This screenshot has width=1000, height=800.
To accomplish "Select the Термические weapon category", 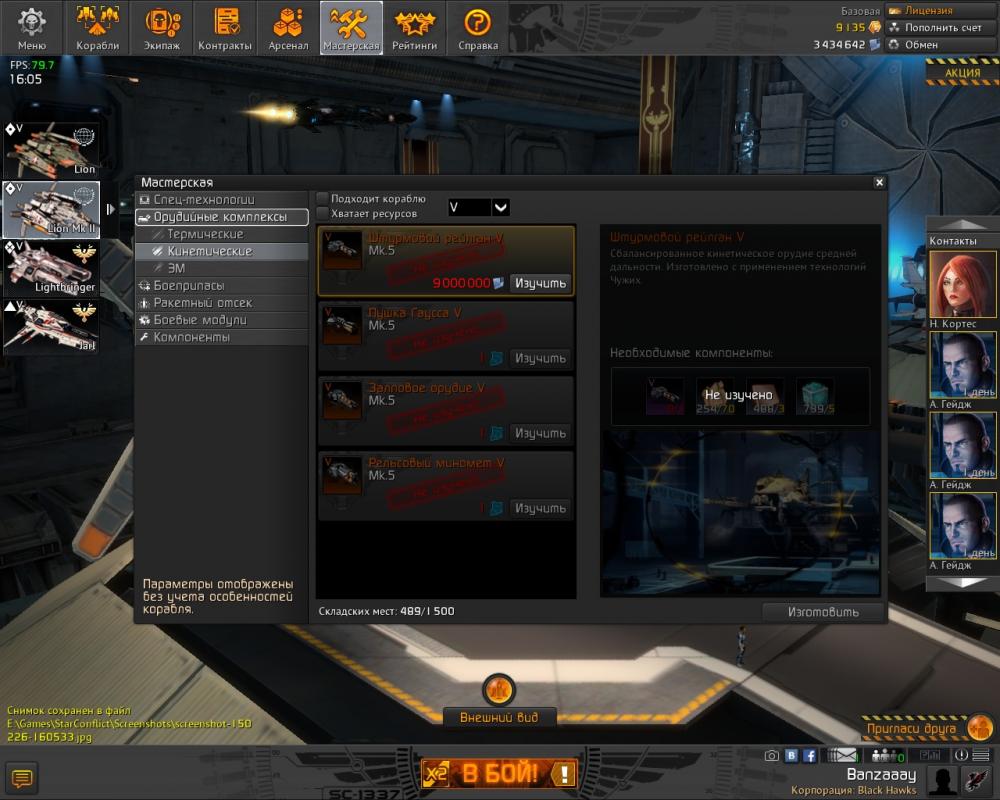I will pos(205,234).
